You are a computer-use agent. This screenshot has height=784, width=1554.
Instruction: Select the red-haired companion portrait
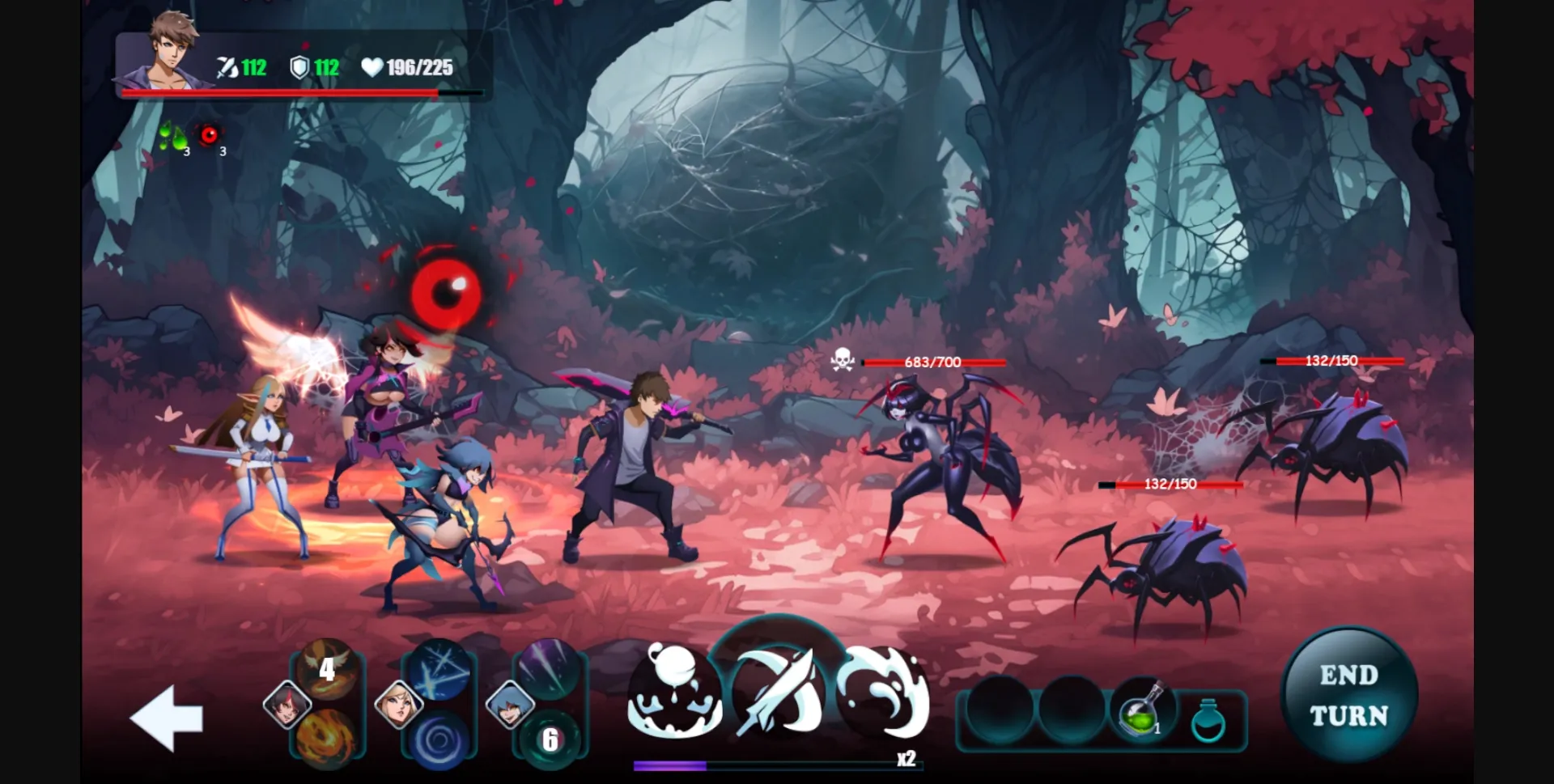(287, 704)
